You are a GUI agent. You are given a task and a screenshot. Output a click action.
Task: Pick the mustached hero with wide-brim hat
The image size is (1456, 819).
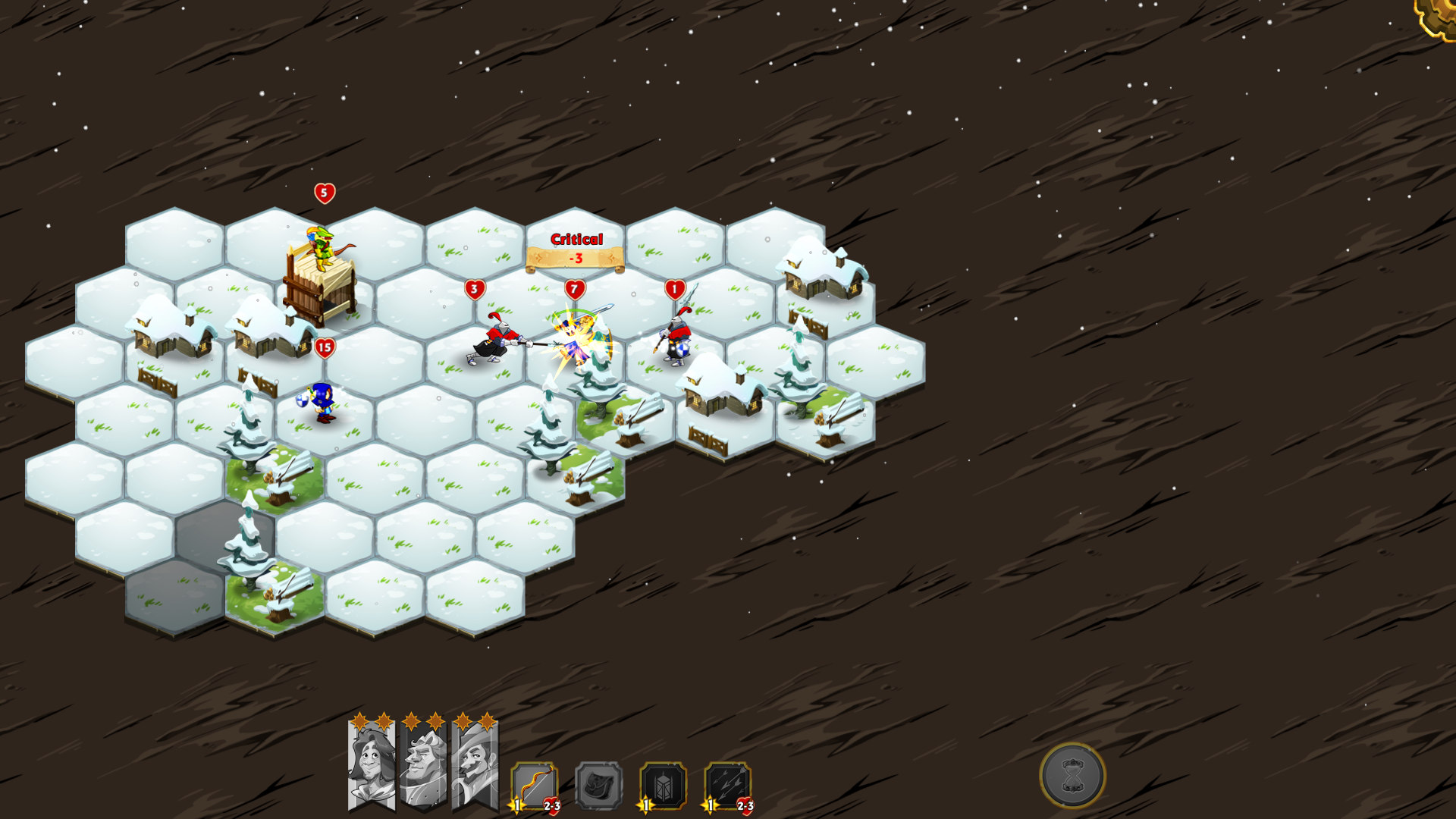tap(475, 764)
